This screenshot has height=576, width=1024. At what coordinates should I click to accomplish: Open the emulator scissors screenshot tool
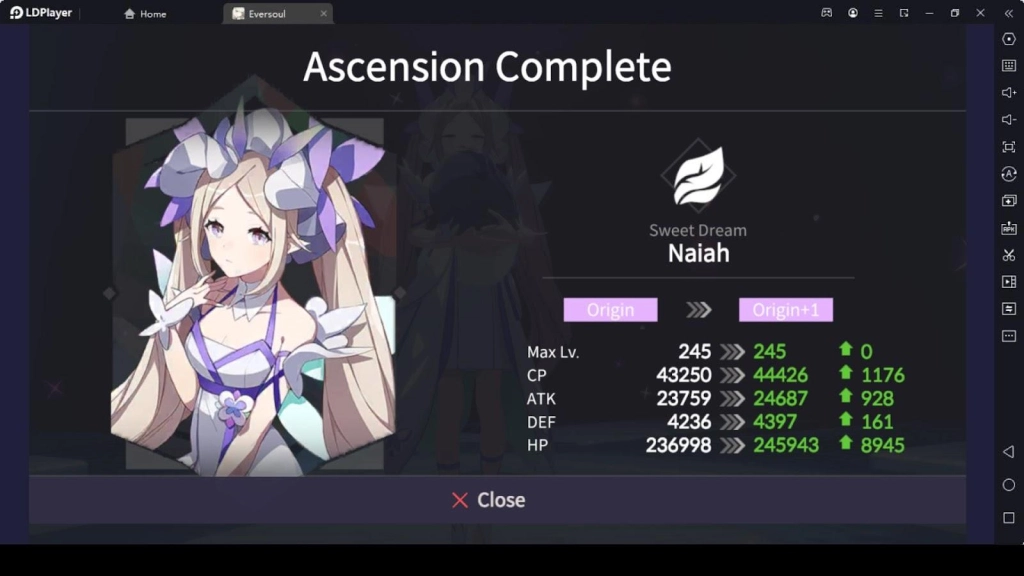(1008, 255)
